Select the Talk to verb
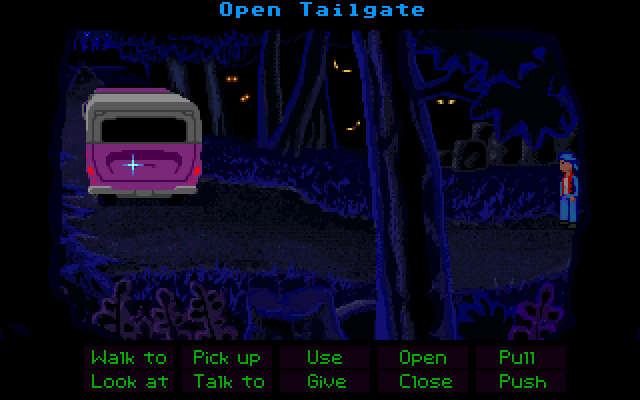The width and height of the screenshot is (640, 400). click(x=229, y=381)
